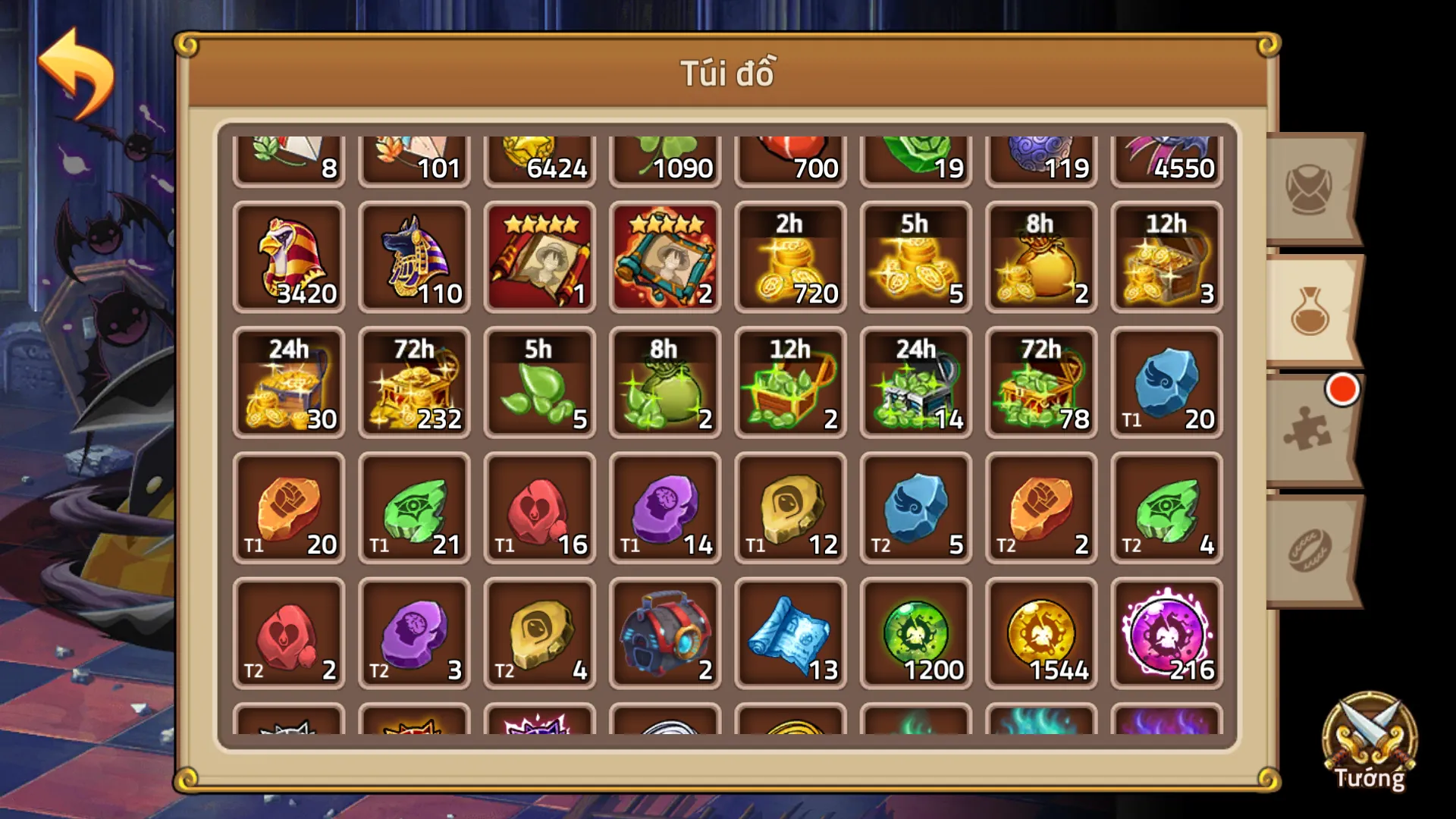The height and width of the screenshot is (819, 1456).
Task: Select the golden Horus mask item with count 3420
Action: tap(289, 258)
